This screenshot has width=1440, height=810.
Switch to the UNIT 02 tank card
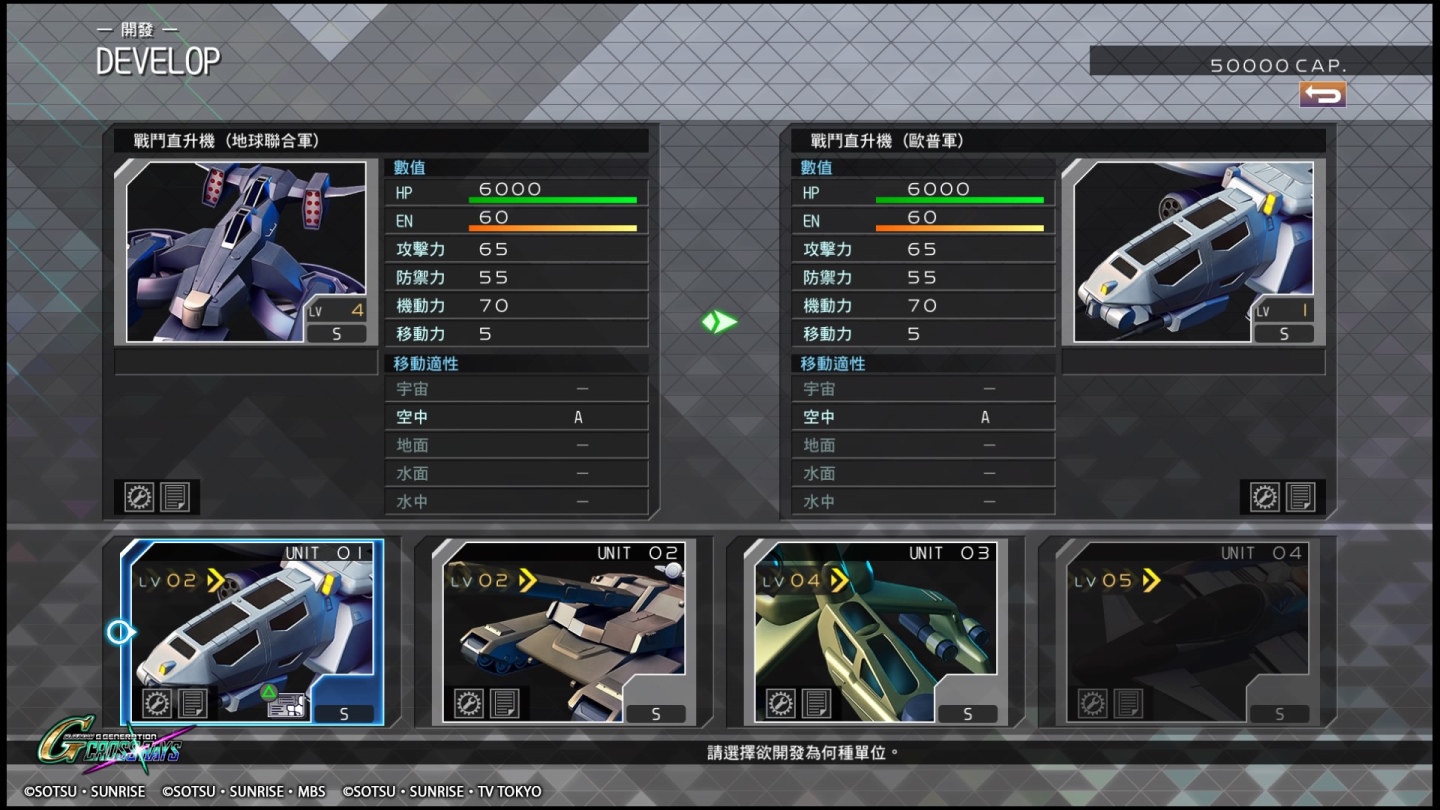click(x=565, y=630)
